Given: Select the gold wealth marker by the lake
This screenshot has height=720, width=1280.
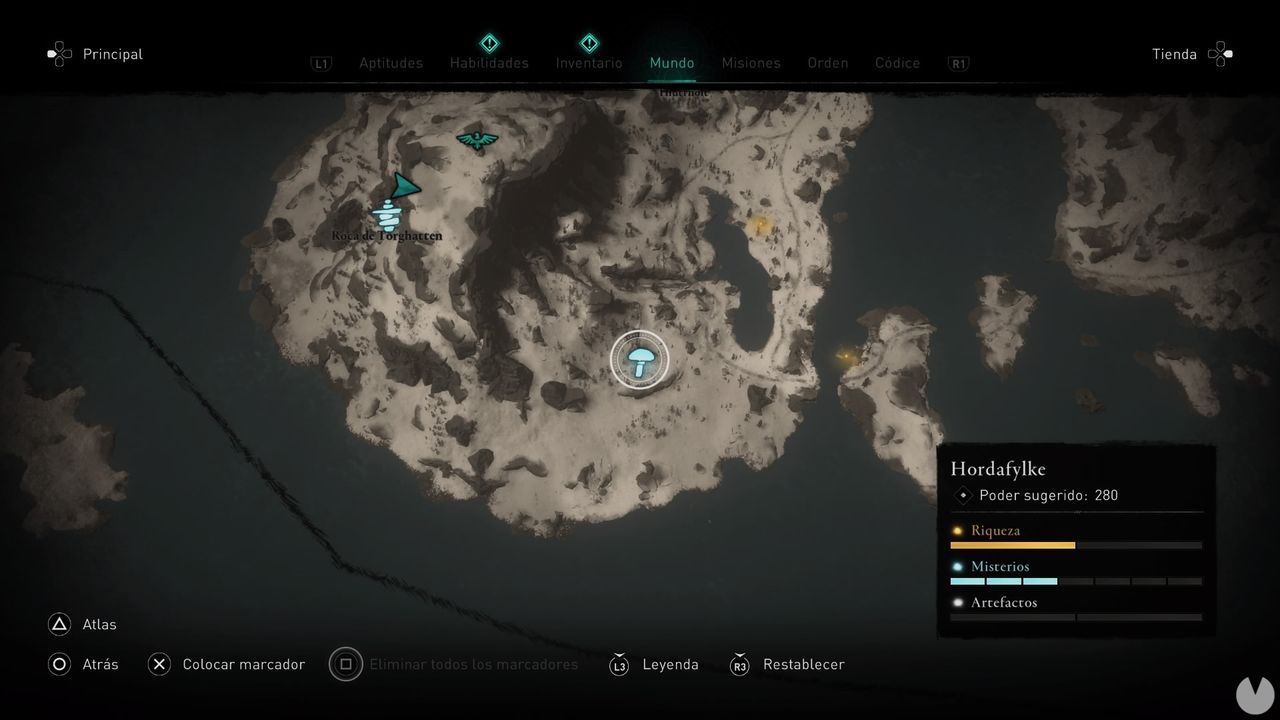Looking at the screenshot, I should pyautogui.click(x=759, y=224).
